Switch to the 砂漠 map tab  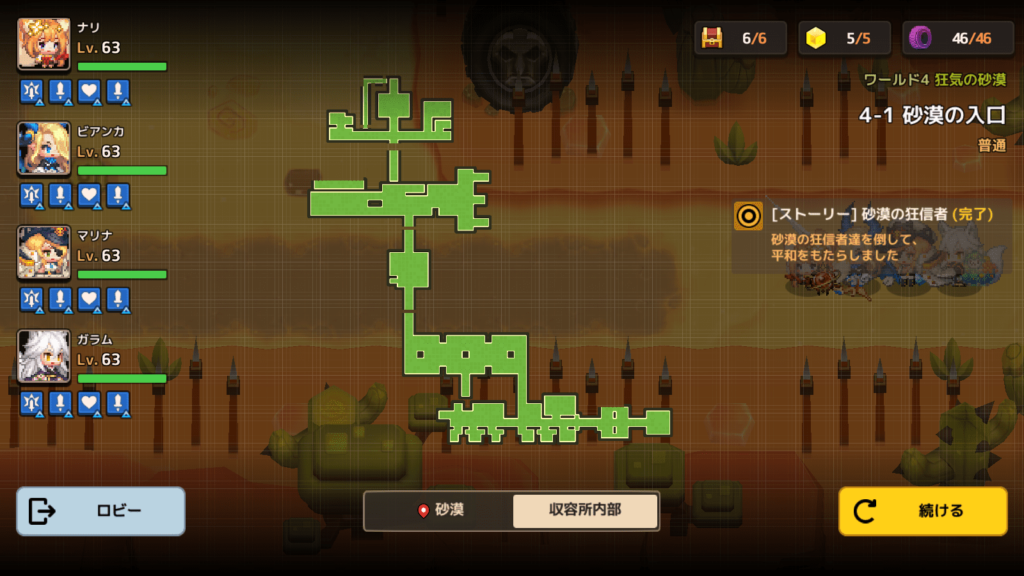click(440, 510)
